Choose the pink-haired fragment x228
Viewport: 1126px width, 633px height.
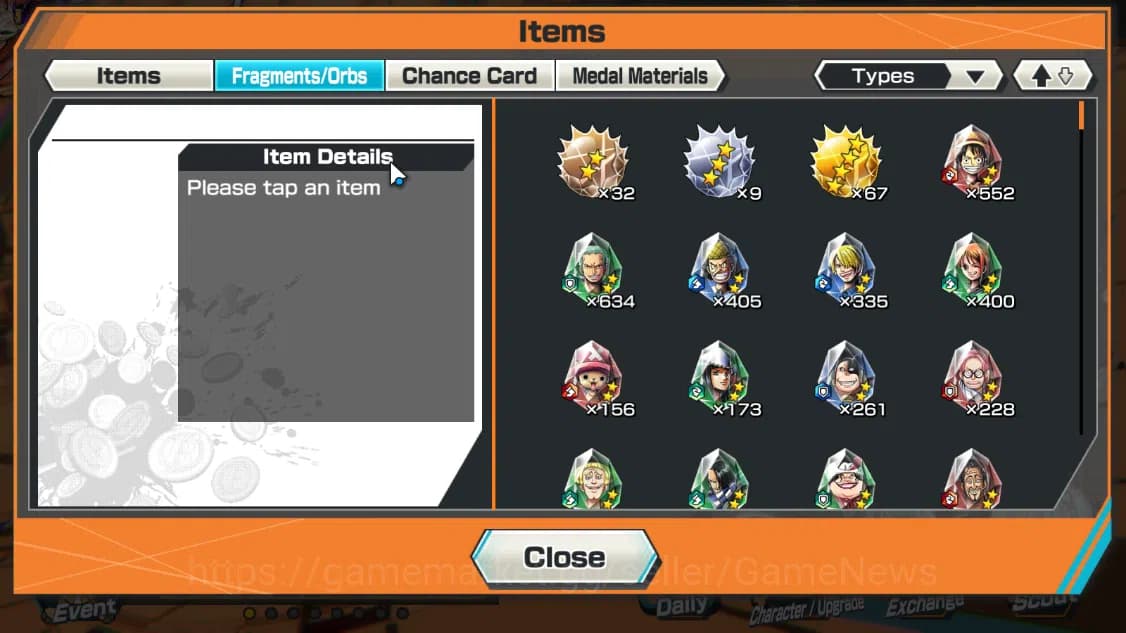[x=972, y=378]
